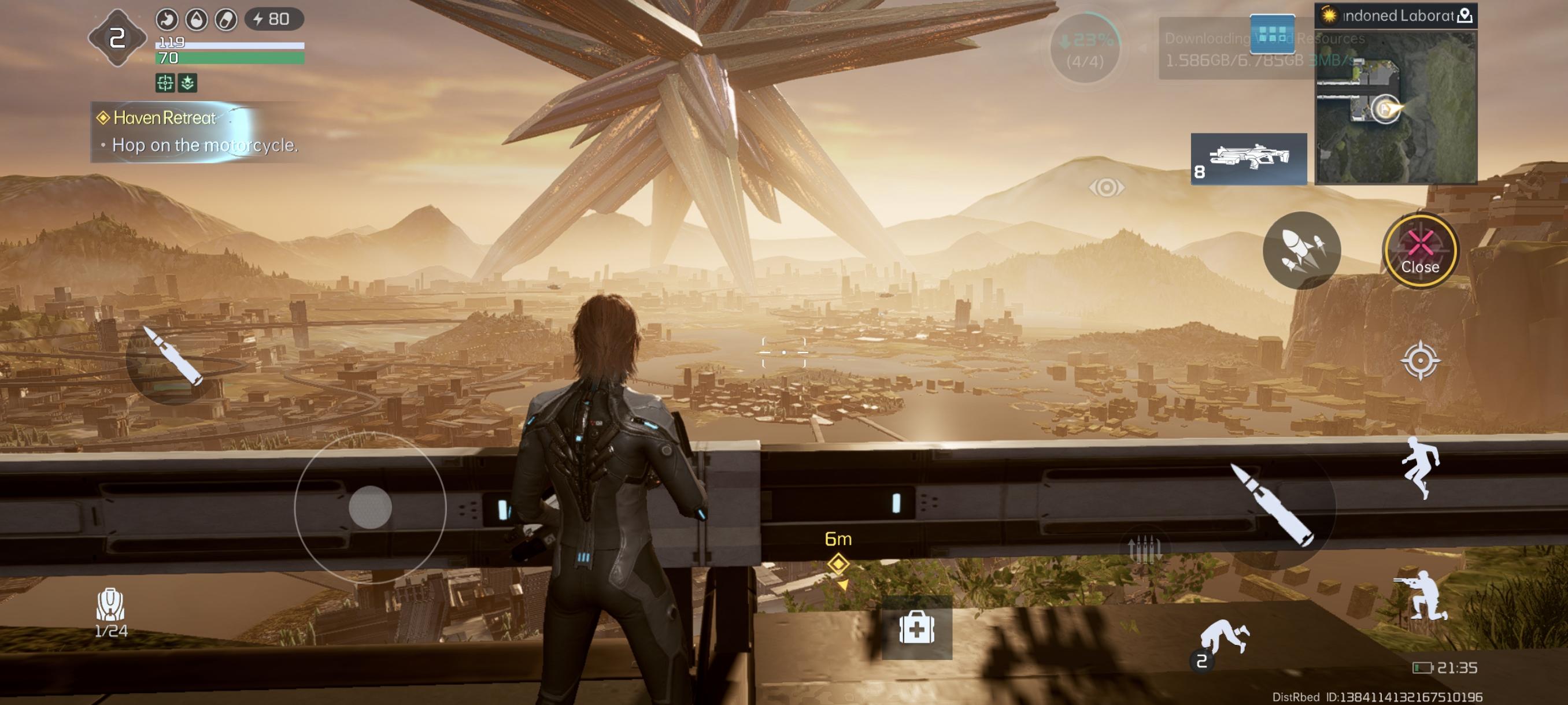Use the medkit item
The width and height of the screenshot is (1568, 705).
point(917,628)
